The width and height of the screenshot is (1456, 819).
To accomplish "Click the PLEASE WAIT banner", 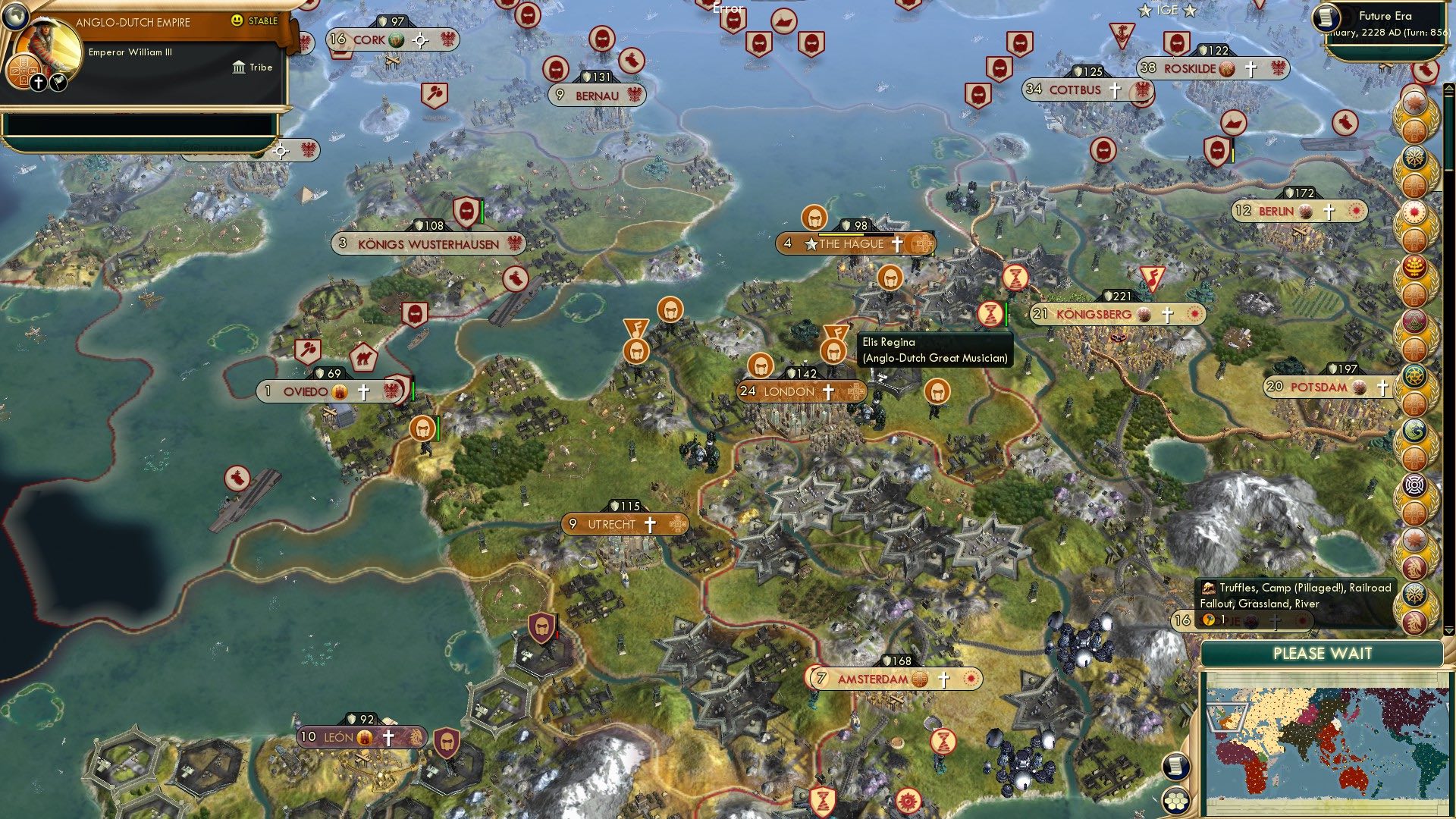I will click(x=1323, y=652).
